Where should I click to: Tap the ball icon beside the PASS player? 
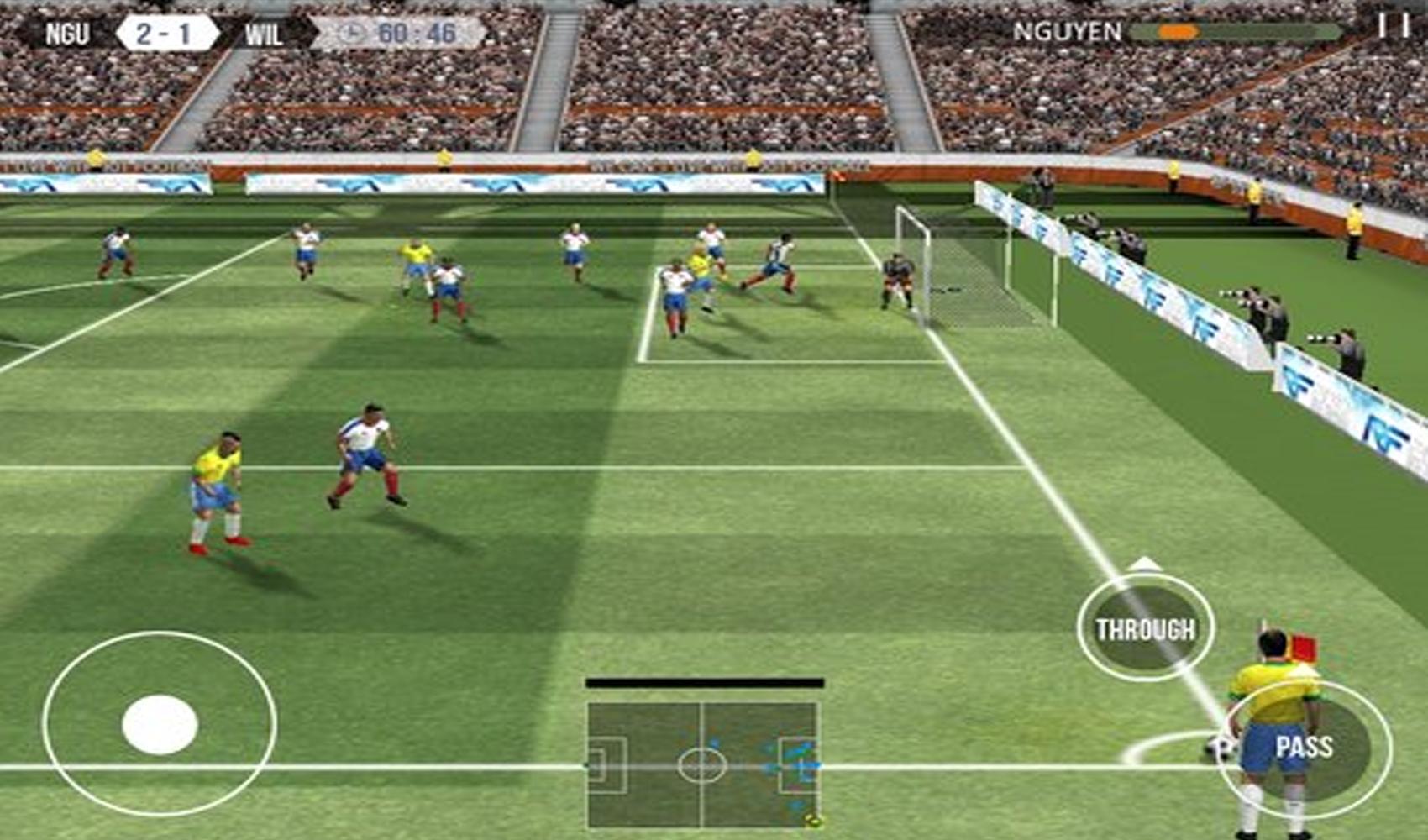(x=1220, y=747)
